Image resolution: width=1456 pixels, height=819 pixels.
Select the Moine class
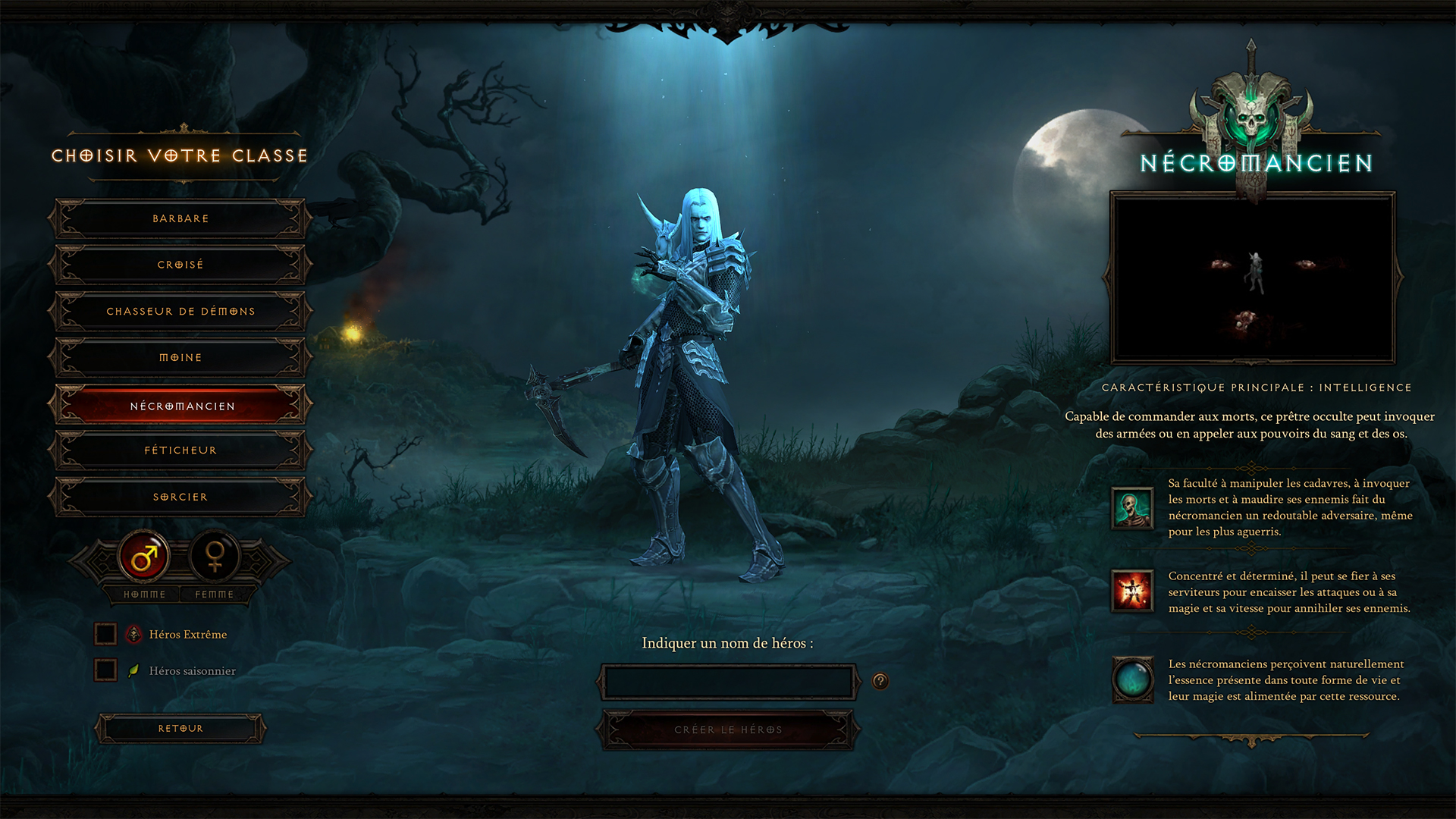(x=180, y=358)
